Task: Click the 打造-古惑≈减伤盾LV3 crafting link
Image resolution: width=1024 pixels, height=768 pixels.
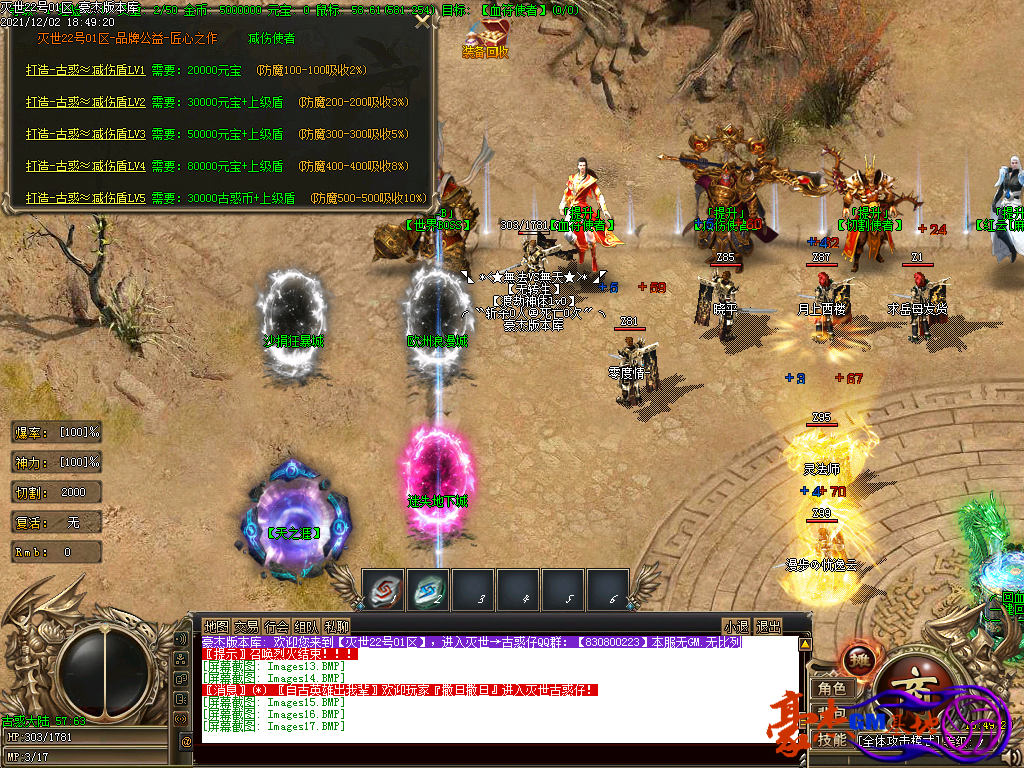Action: (x=86, y=134)
